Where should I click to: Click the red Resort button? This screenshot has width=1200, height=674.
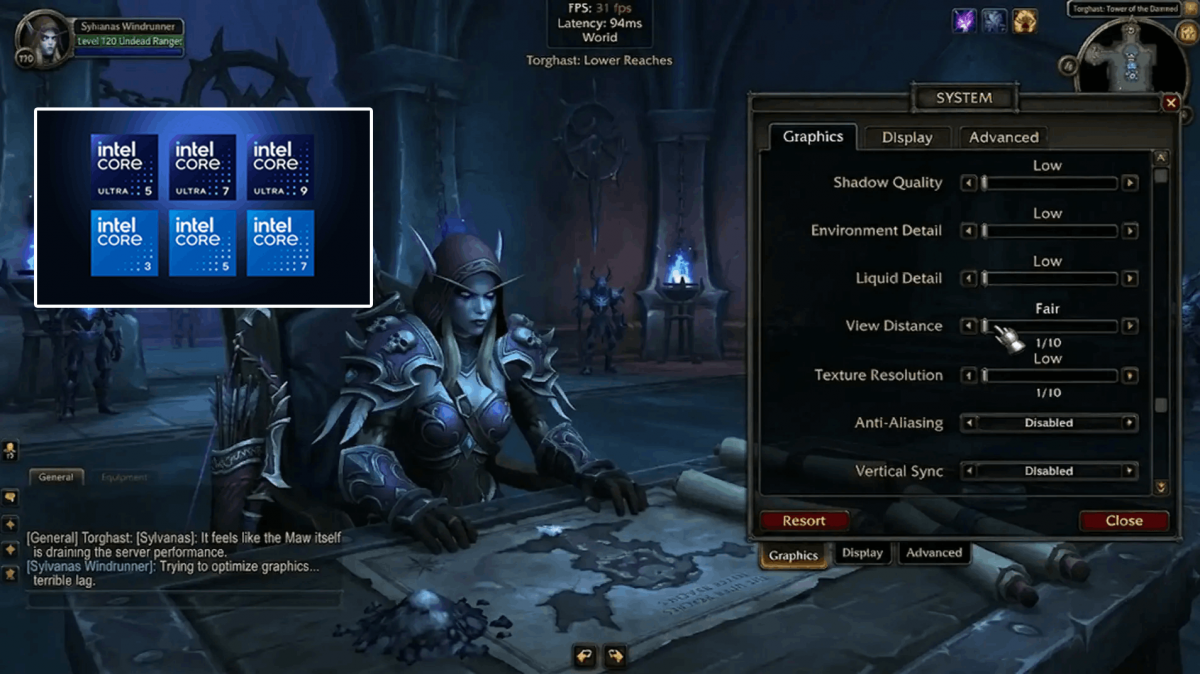[804, 520]
